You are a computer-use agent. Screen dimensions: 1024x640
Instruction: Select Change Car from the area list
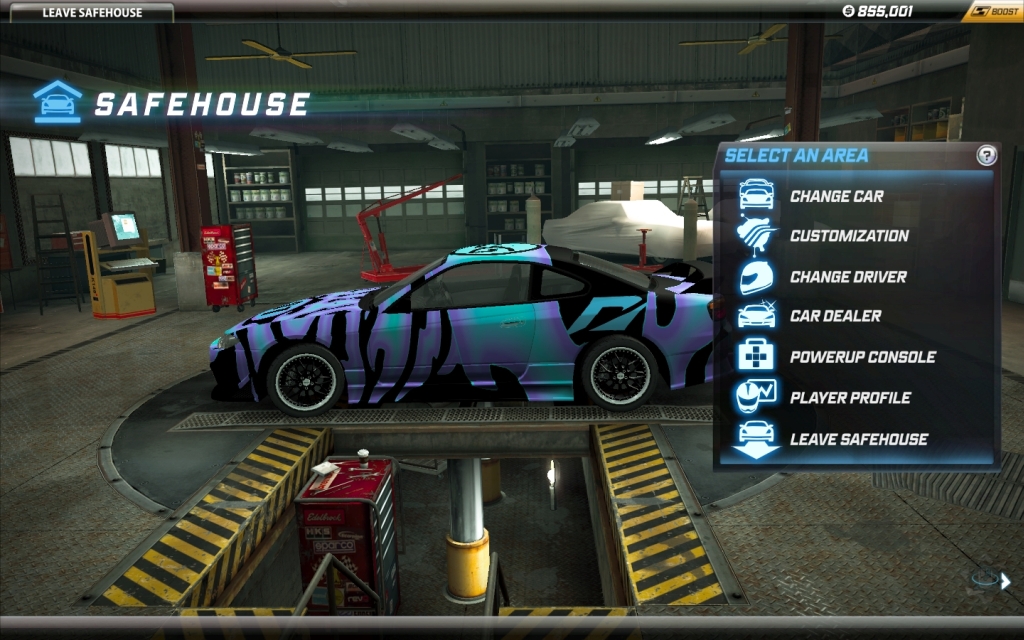(x=836, y=196)
